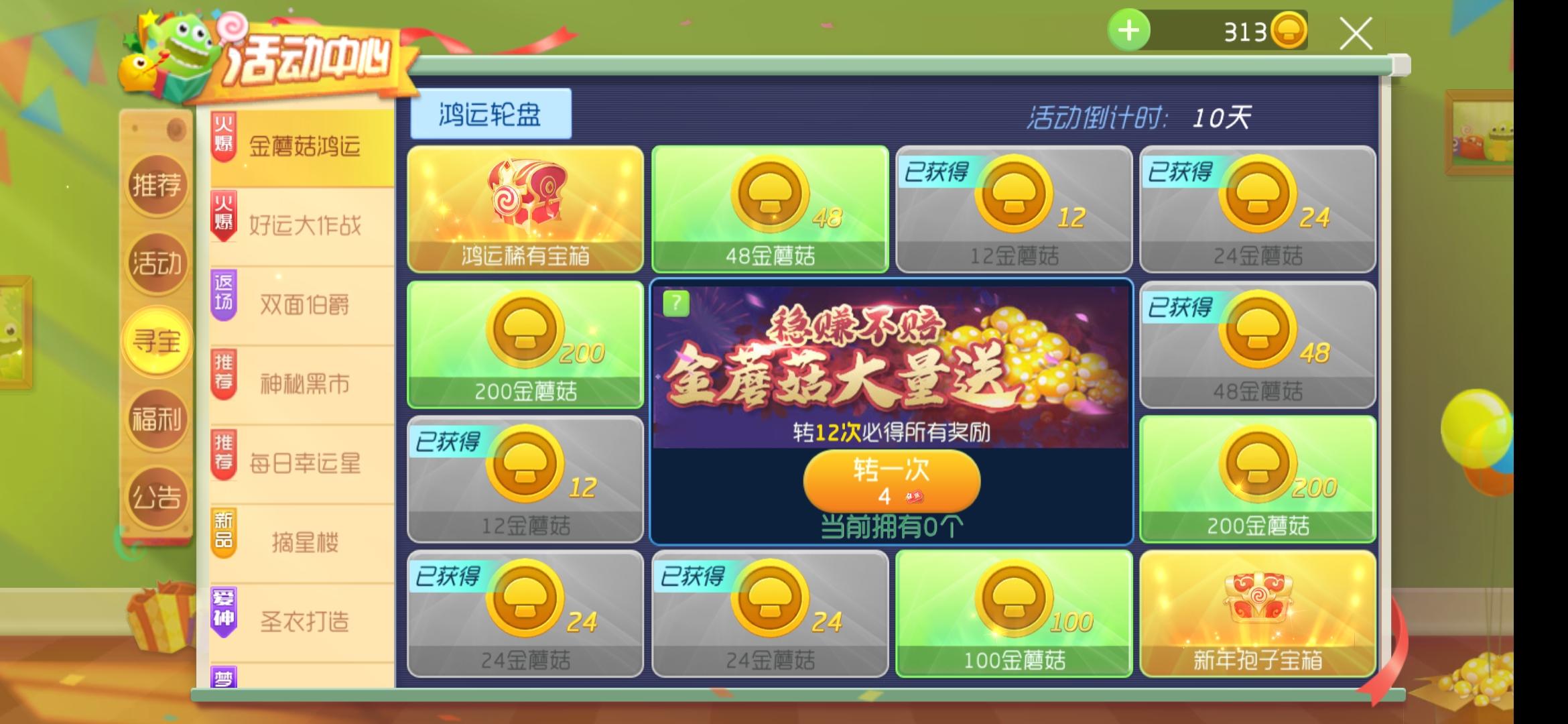1568x724 pixels.
Task: Open the 新年孢子宝箱 New Year chest
Action: tap(1258, 613)
